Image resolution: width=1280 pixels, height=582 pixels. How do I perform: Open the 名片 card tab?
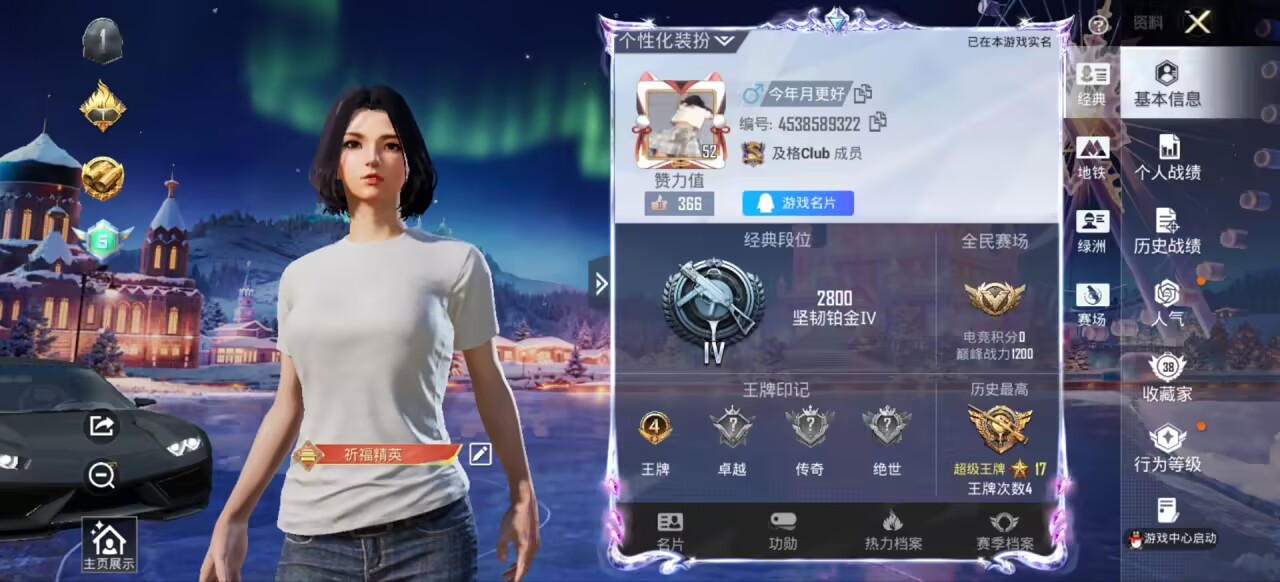[x=670, y=531]
